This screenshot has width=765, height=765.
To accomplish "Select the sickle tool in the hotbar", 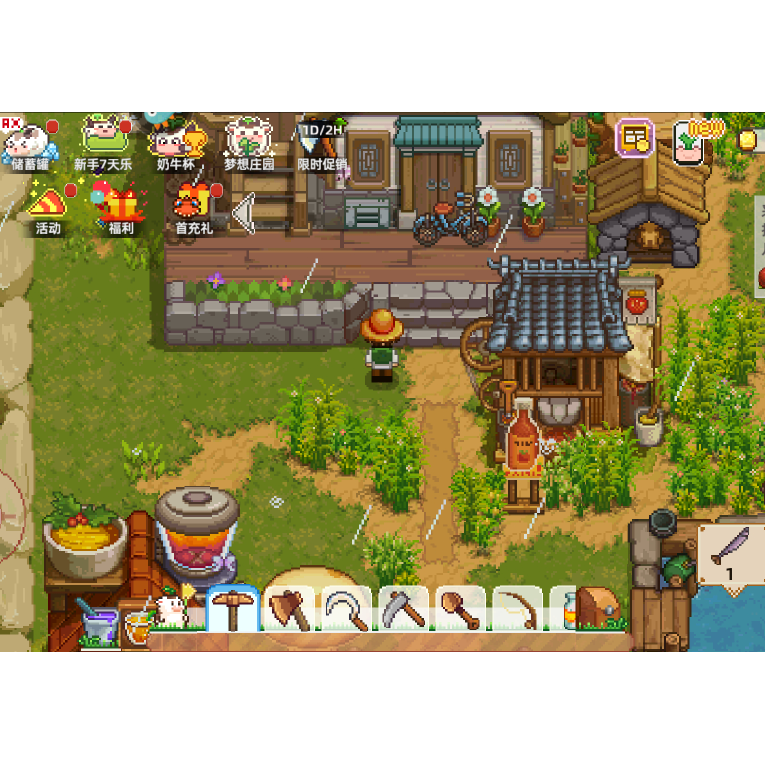I will pos(347,609).
